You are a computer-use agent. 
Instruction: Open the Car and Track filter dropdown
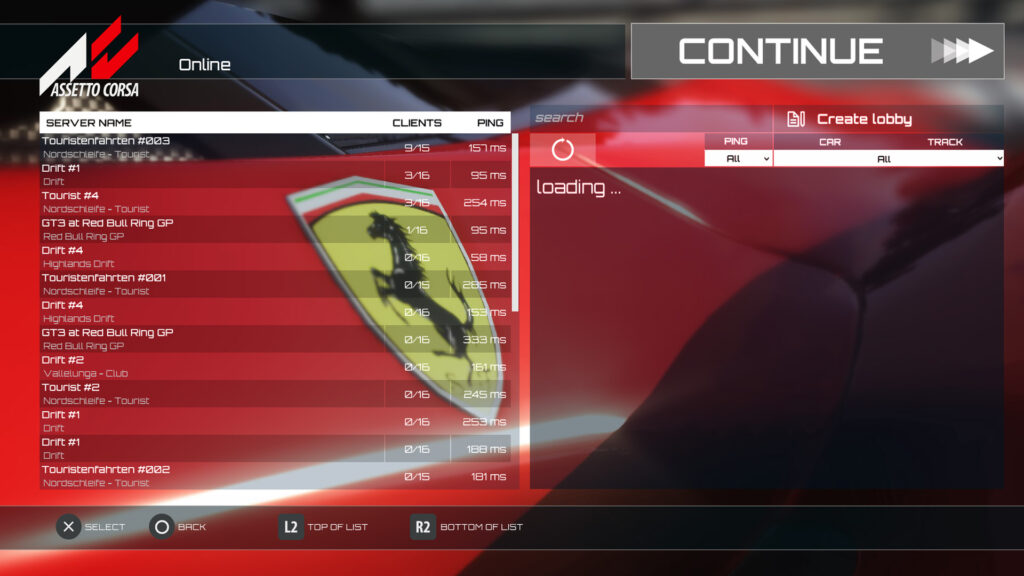[x=888, y=158]
